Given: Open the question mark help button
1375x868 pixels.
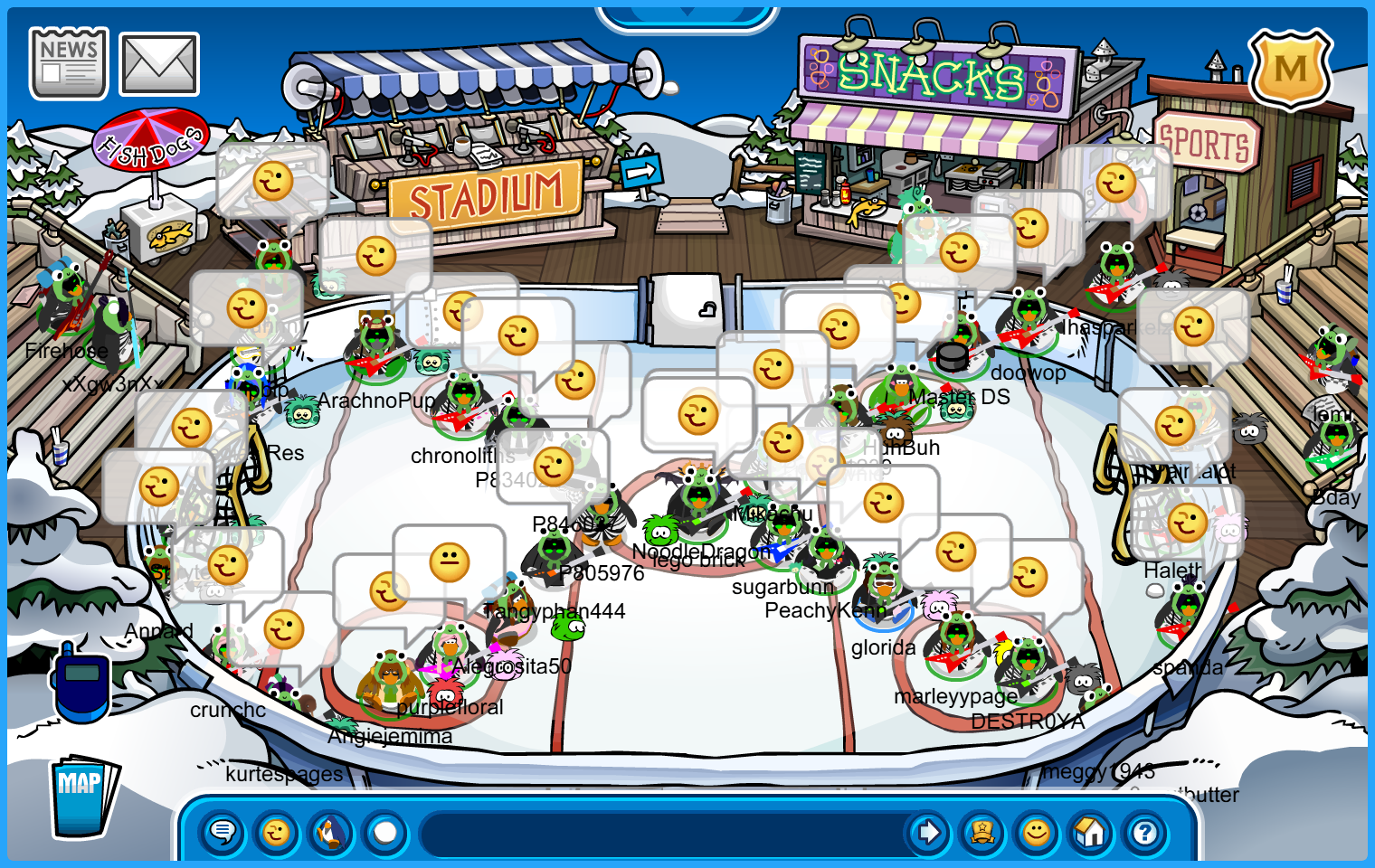Looking at the screenshot, I should tap(1145, 832).
